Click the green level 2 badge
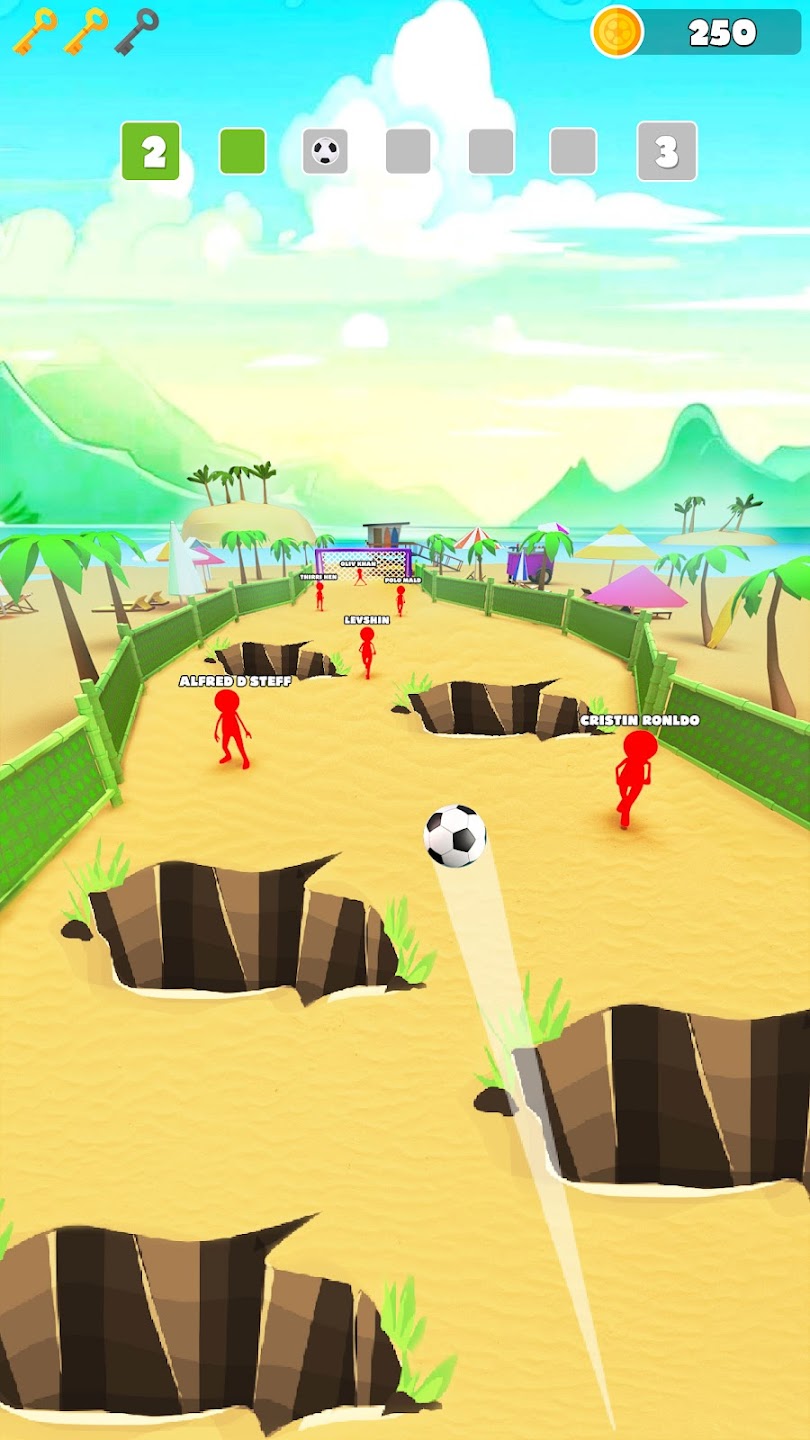Viewport: 810px width, 1440px height. tap(151, 151)
